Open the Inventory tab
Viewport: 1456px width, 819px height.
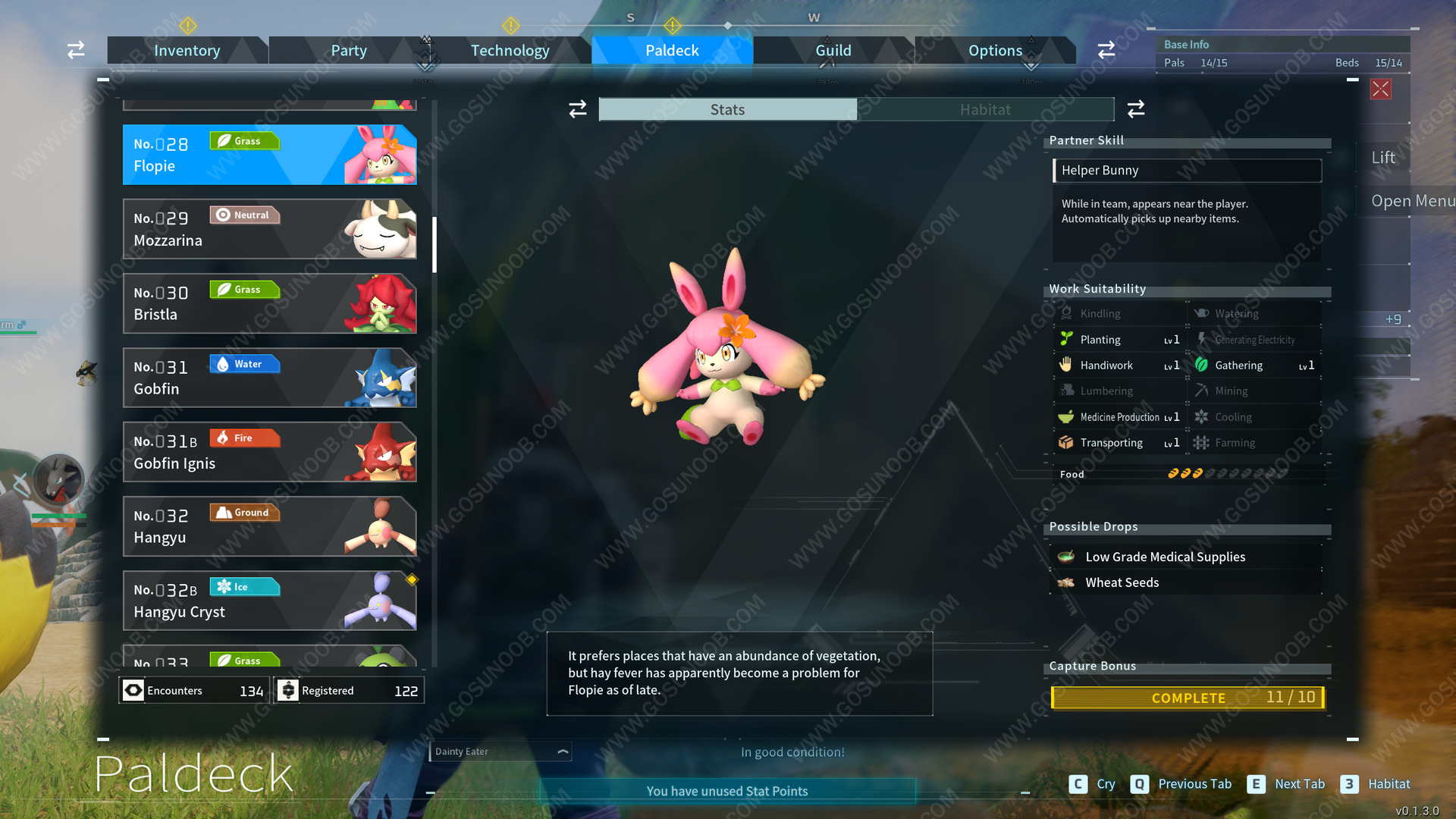tap(187, 50)
